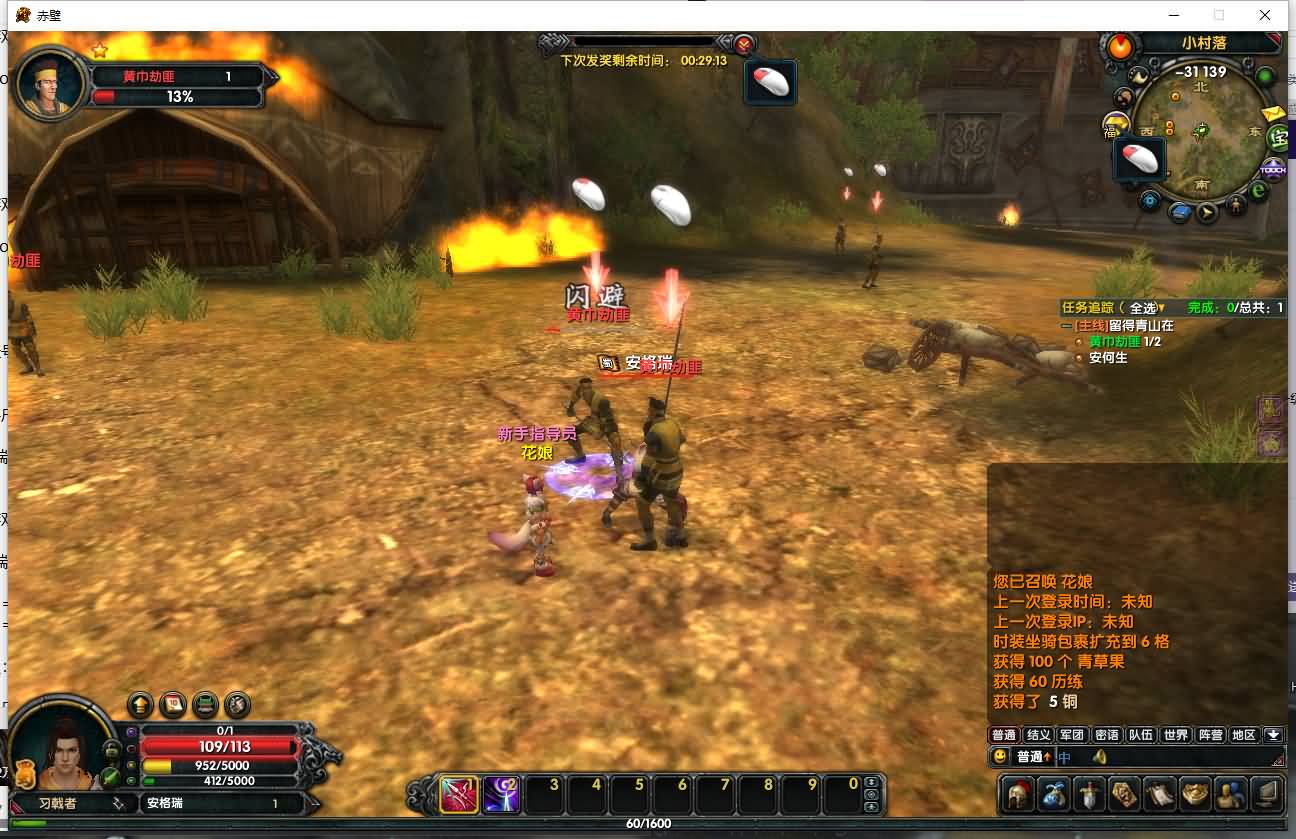1296x839 pixels.
Task: Open the character helmet menu icon
Action: pos(1017,795)
